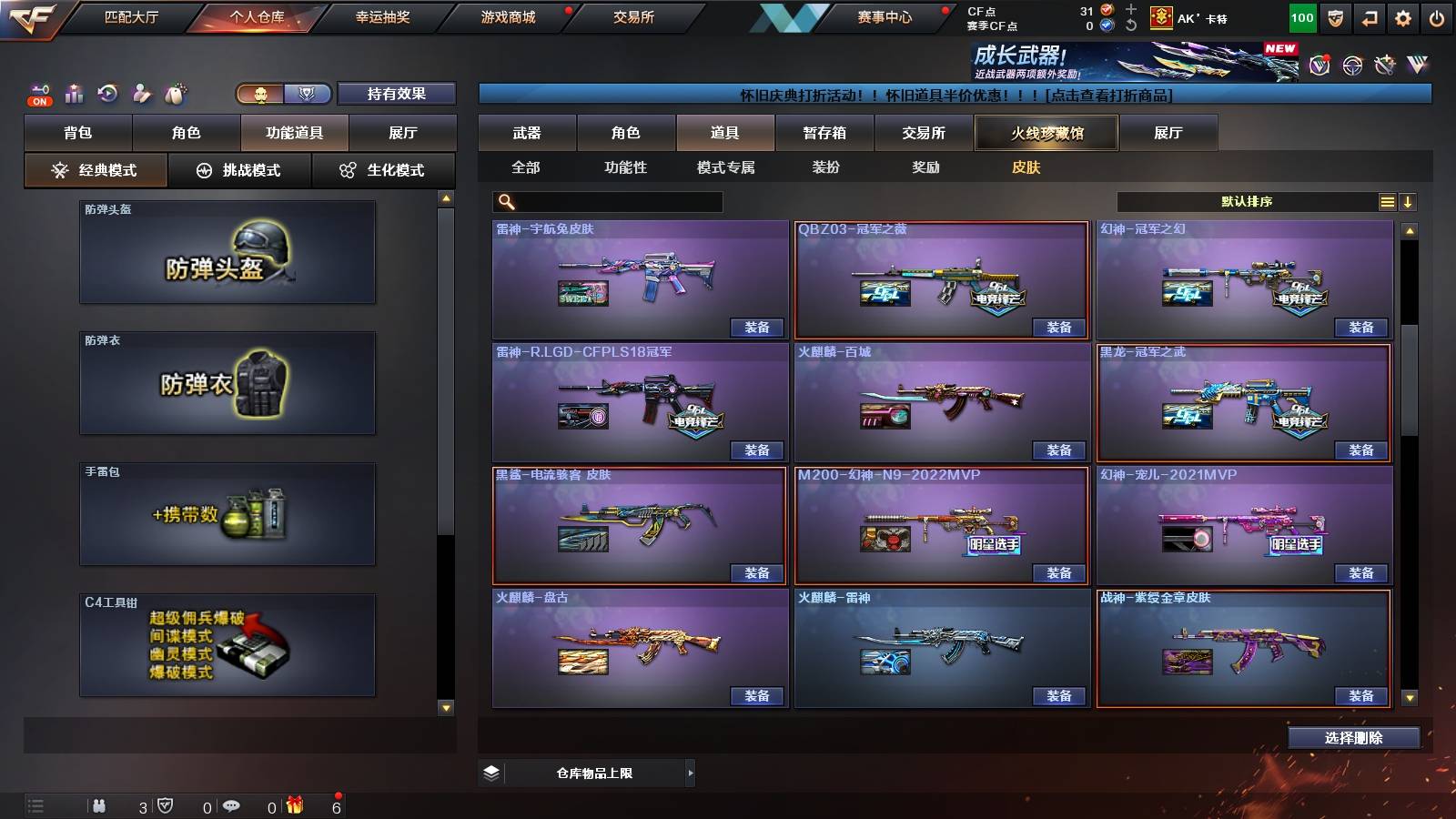Open the gift icon in the bottom status bar

click(x=293, y=804)
